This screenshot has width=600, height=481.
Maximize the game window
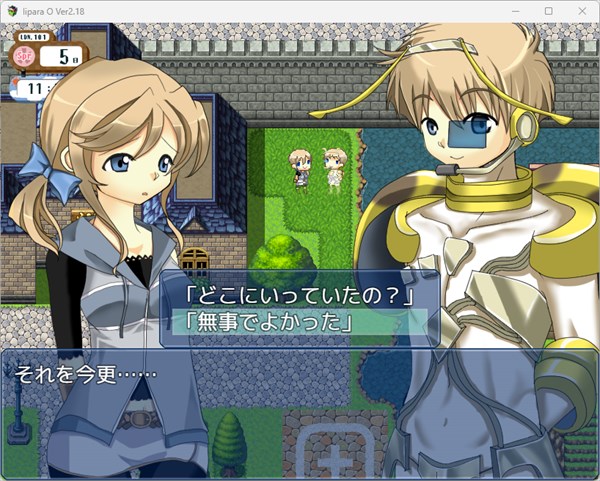549,10
